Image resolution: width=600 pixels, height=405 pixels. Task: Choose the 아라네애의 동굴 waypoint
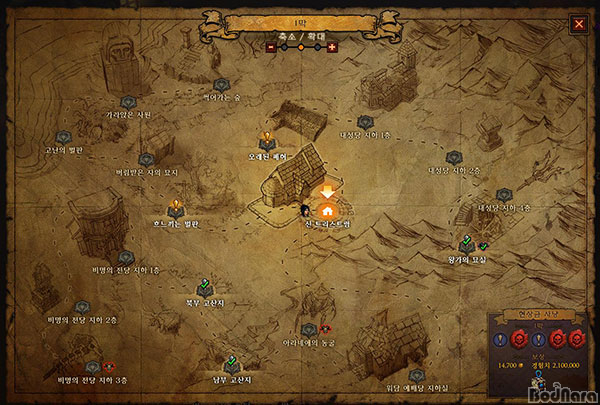pos(308,328)
